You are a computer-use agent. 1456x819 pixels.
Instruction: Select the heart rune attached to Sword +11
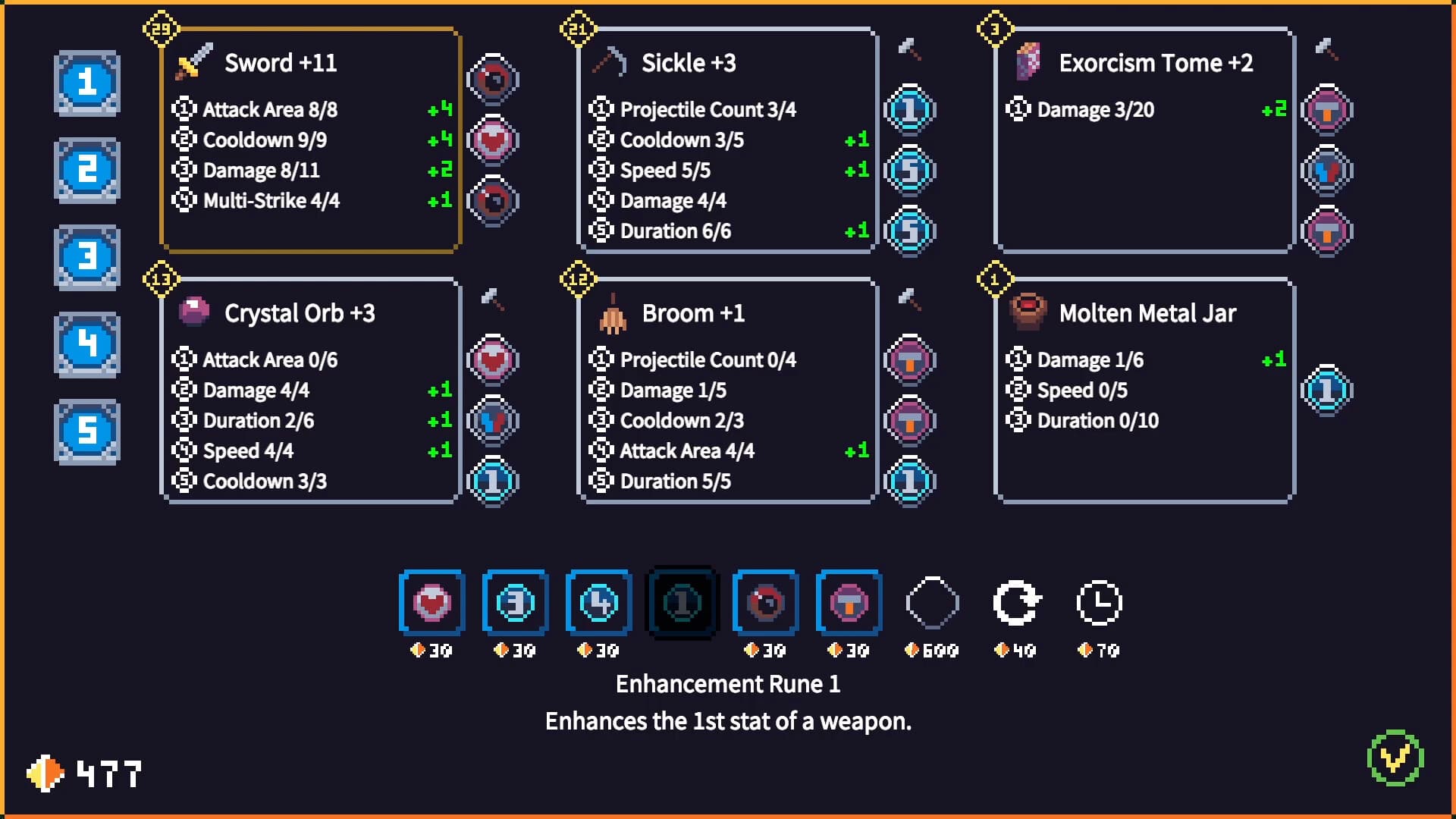pyautogui.click(x=493, y=140)
